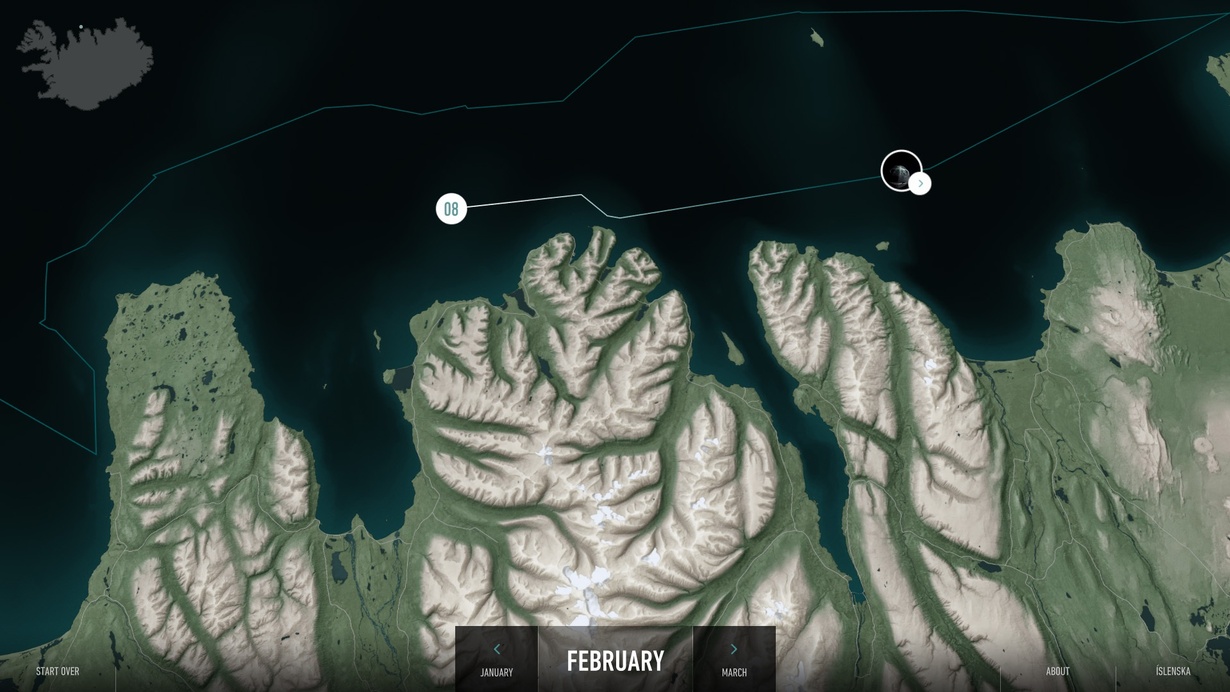Open the Iceland overview minimap
Viewport: 1230px width, 692px height.
pyautogui.click(x=86, y=62)
